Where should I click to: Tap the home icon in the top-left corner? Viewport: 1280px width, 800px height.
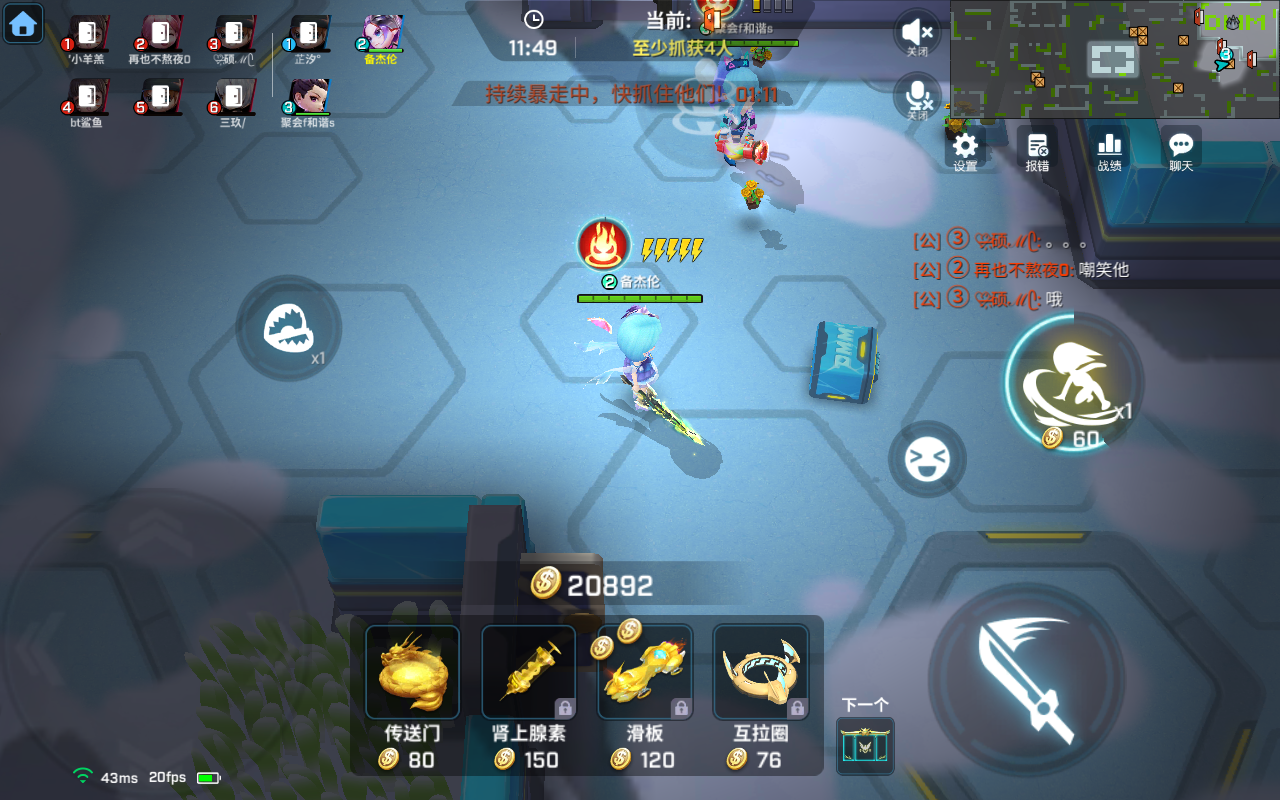(22, 22)
